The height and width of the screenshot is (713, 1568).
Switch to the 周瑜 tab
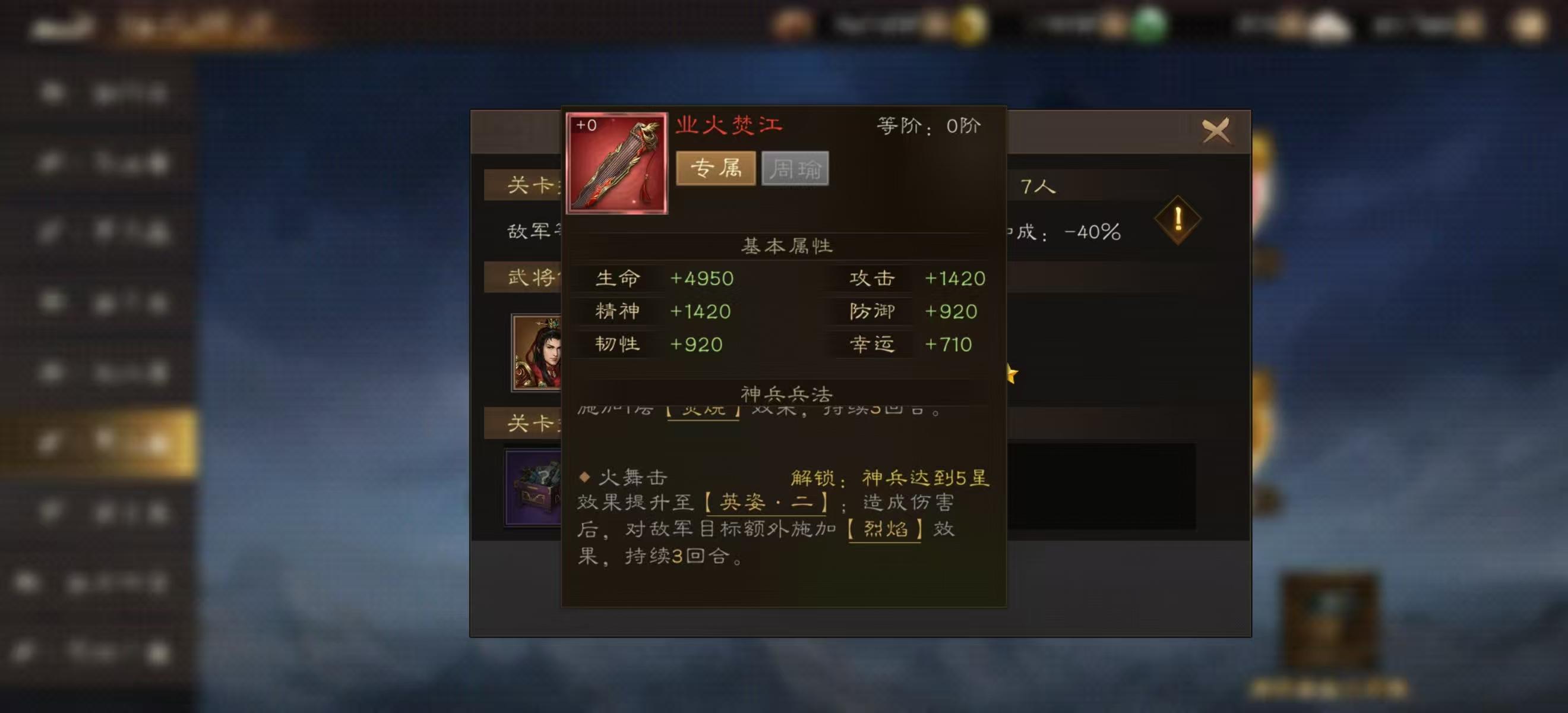(x=795, y=169)
